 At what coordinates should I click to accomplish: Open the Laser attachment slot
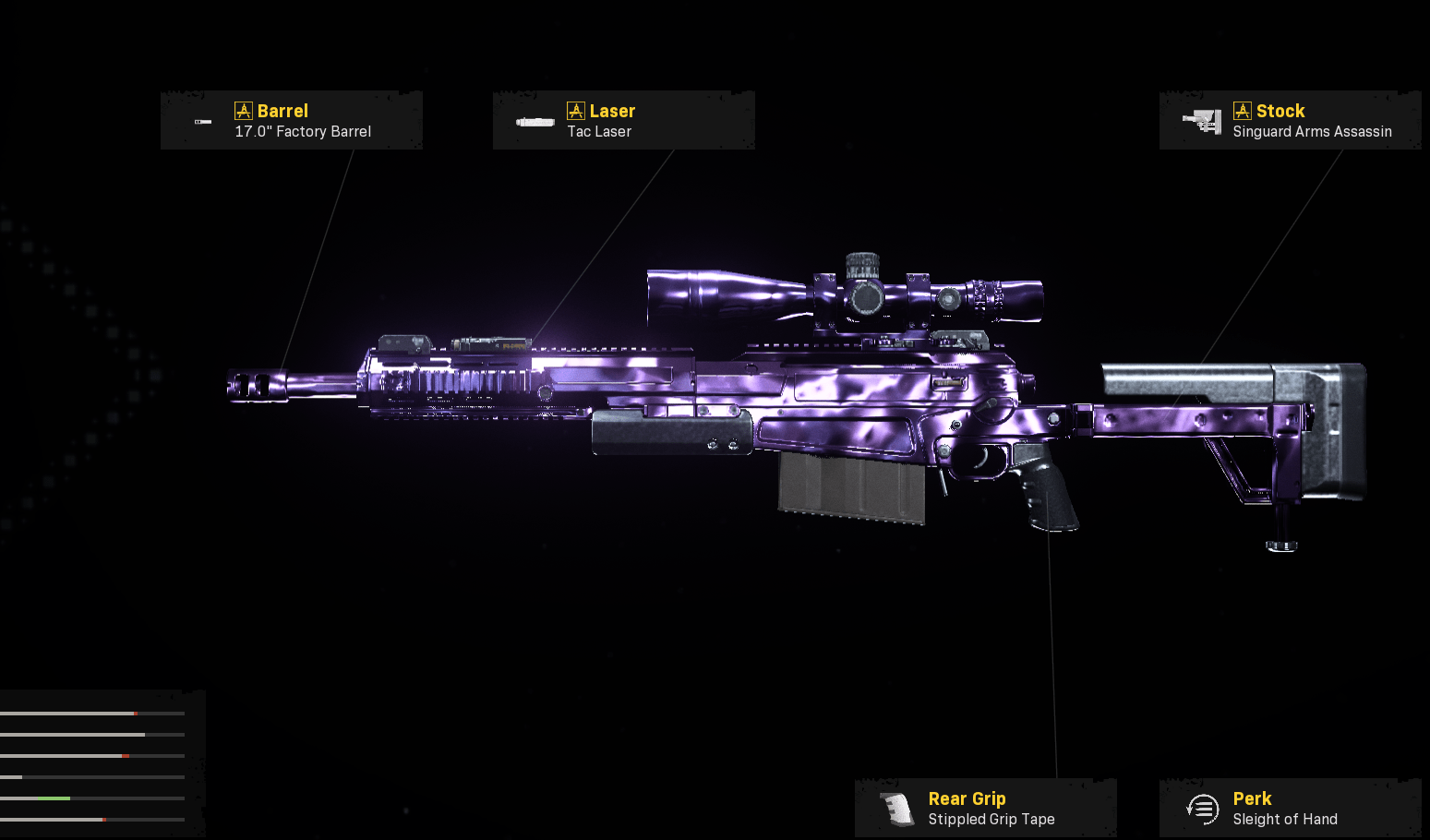coord(623,121)
